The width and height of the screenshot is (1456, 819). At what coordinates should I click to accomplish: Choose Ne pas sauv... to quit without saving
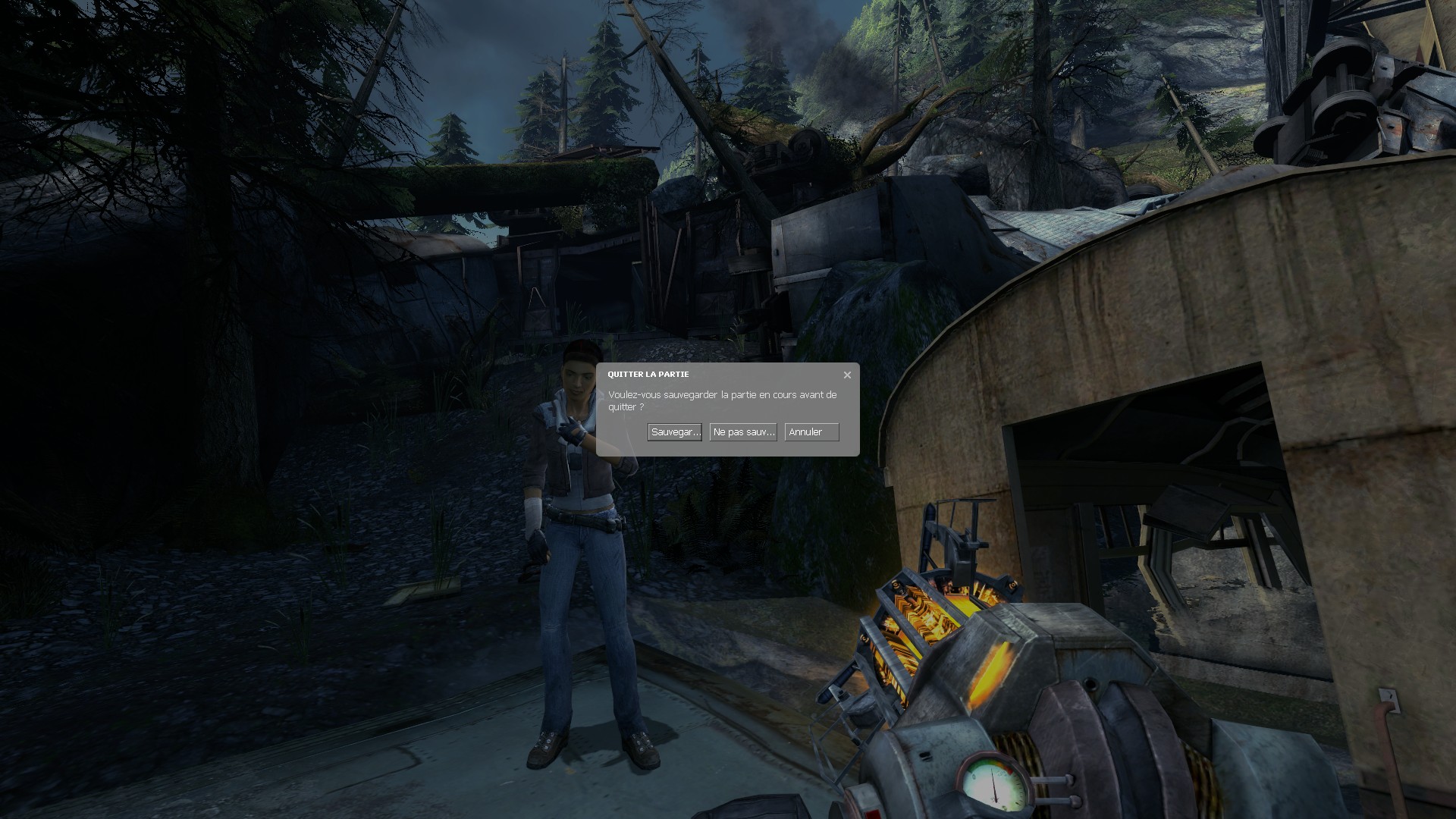[743, 432]
